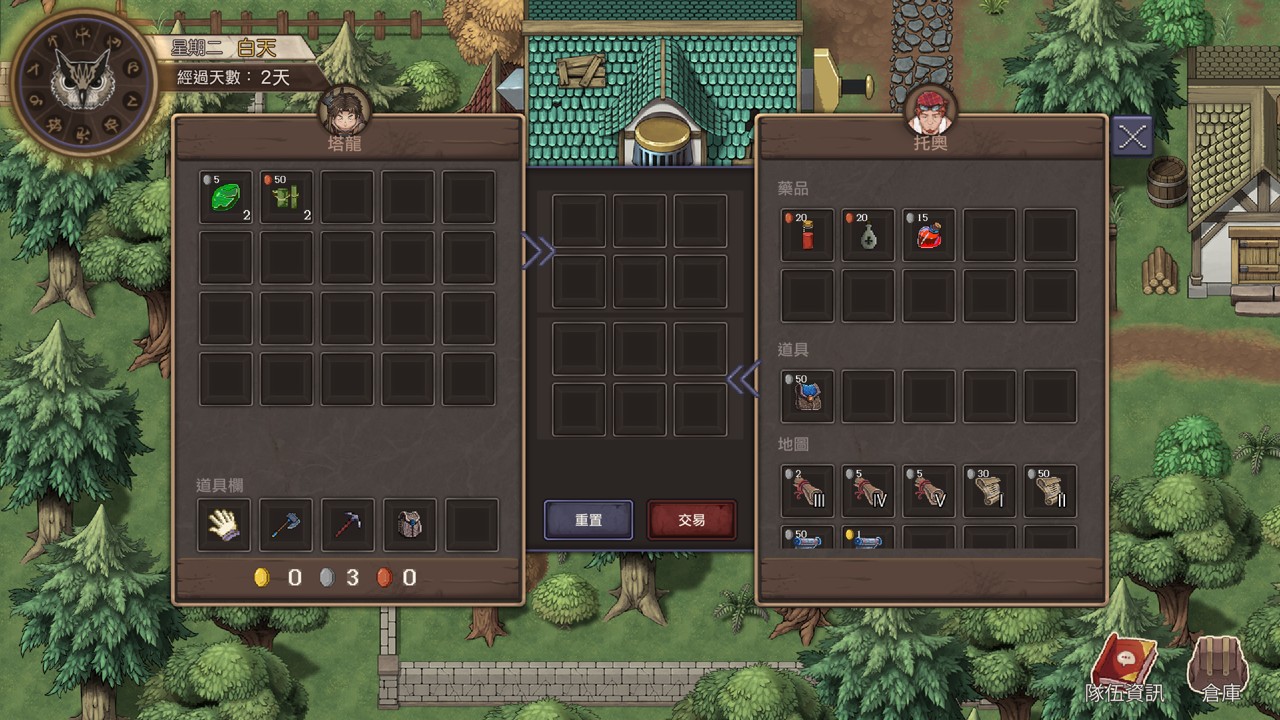Screen dimensions: 1280x720
Task: Click the backpack in the tool bar
Action: [410, 525]
